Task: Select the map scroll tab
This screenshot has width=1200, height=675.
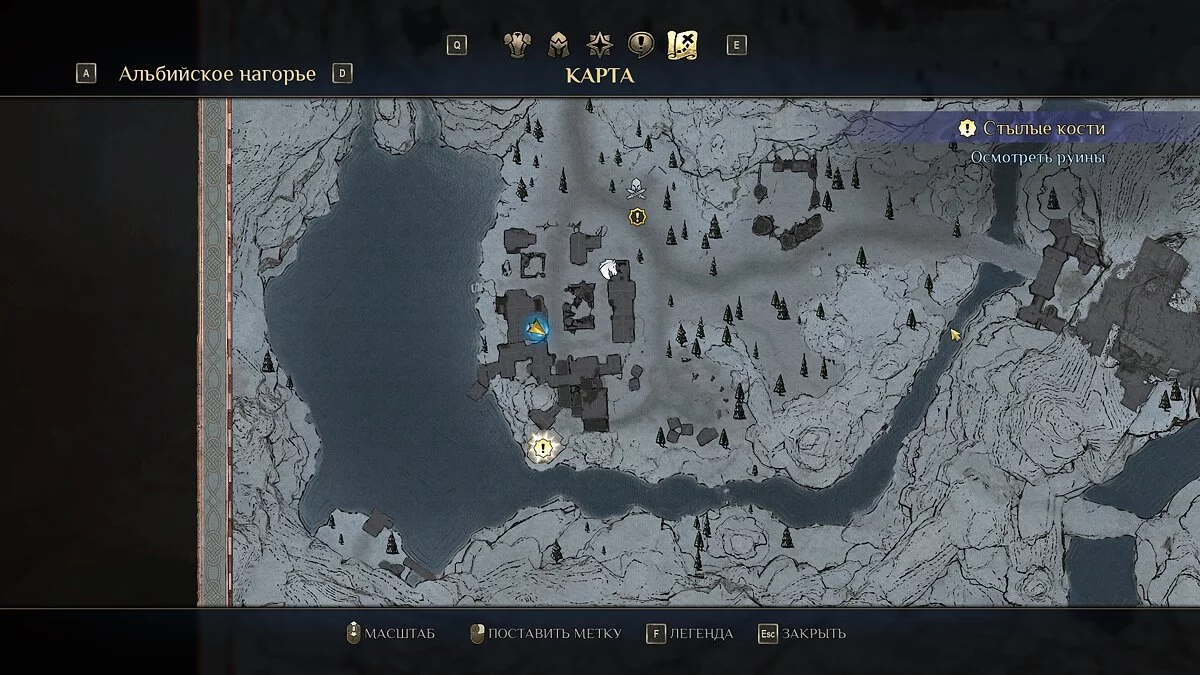Action: 682,45
